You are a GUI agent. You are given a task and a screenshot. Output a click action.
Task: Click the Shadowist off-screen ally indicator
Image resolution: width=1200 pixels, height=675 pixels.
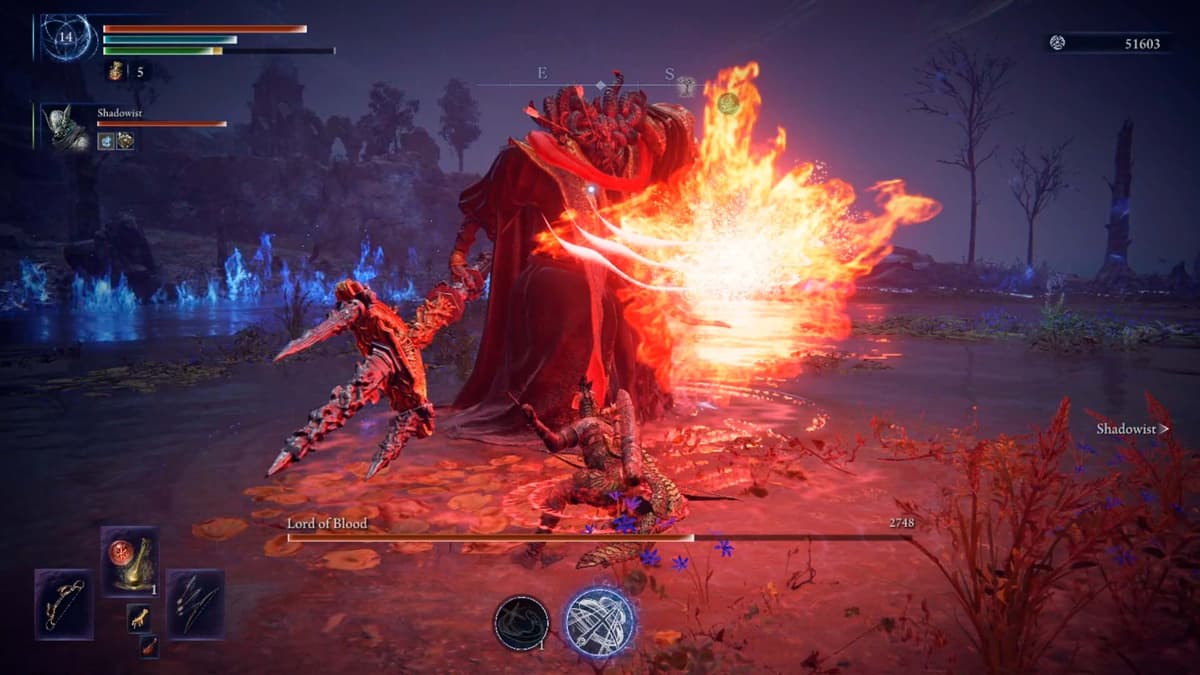[1132, 429]
